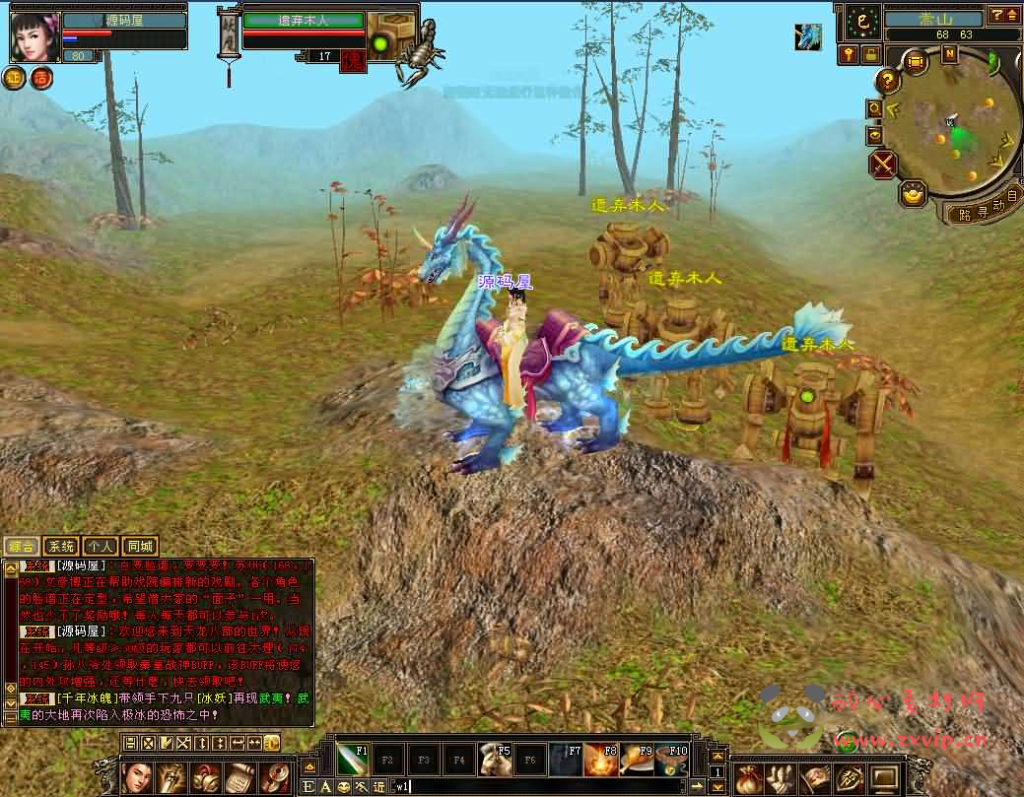The height and width of the screenshot is (797, 1024).
Task: Open the scroll icon in bottom-left menu
Action: [240, 777]
